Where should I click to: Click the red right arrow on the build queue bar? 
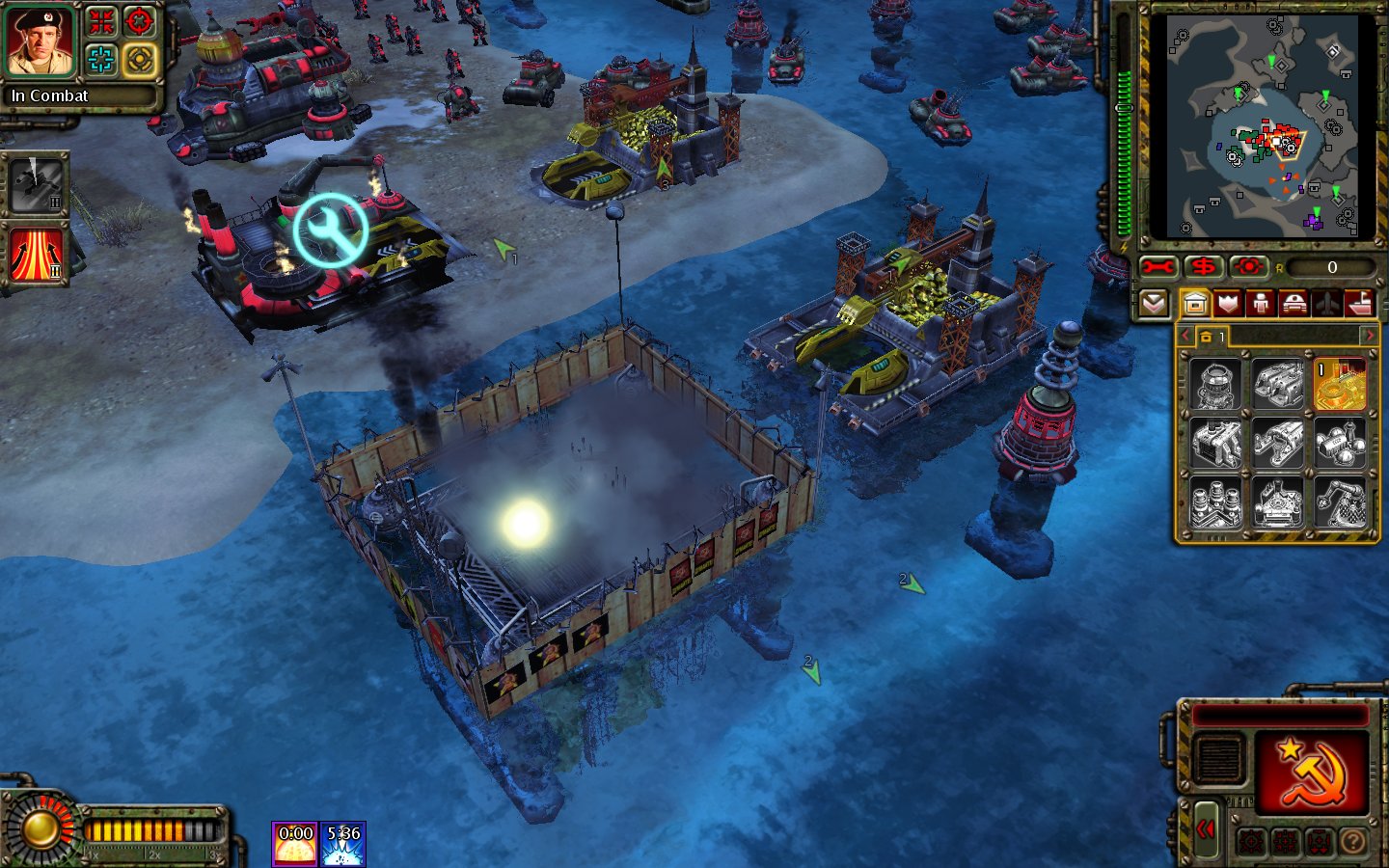[x=1368, y=336]
